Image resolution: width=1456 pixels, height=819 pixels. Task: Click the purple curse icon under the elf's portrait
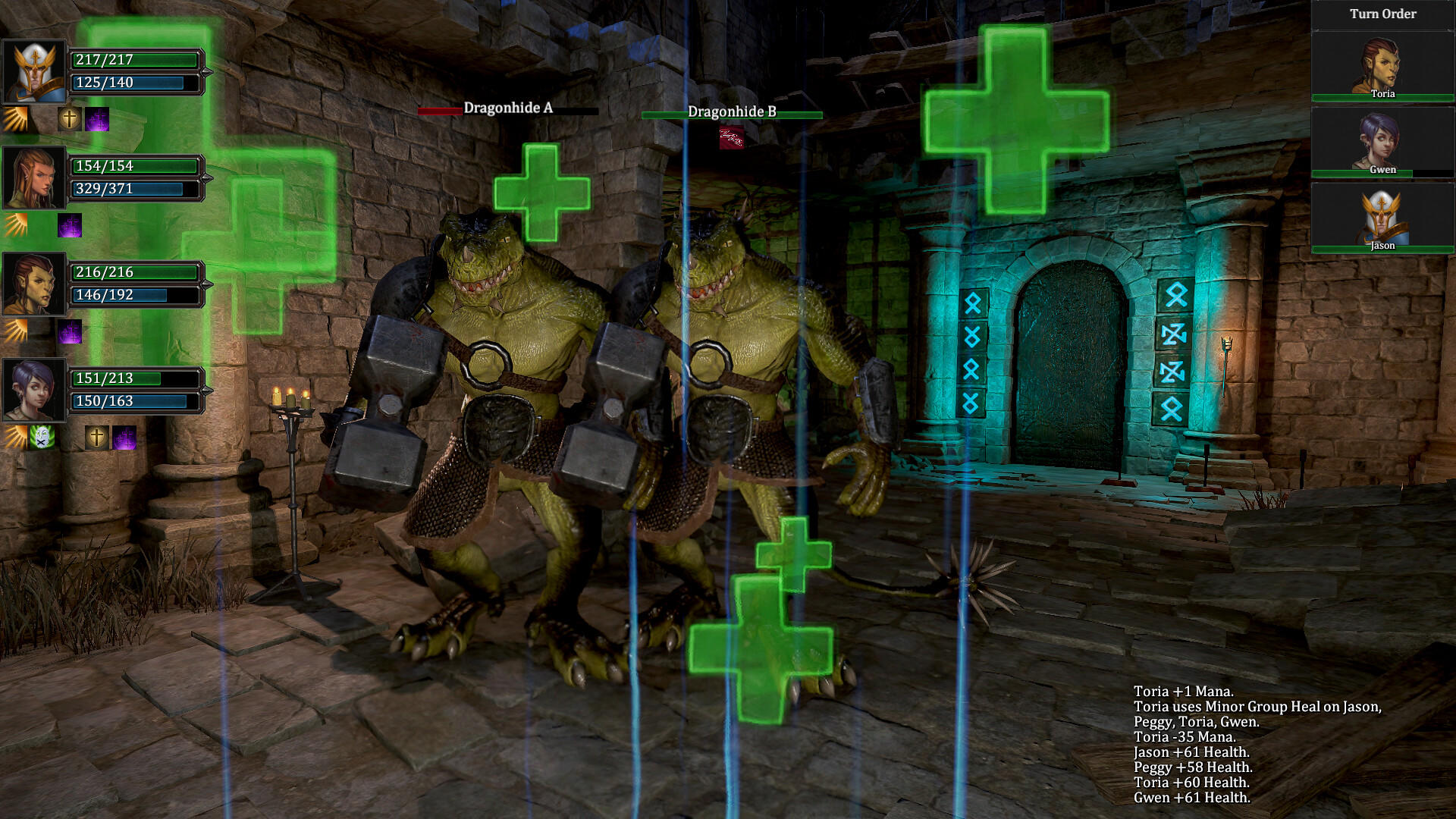[71, 226]
